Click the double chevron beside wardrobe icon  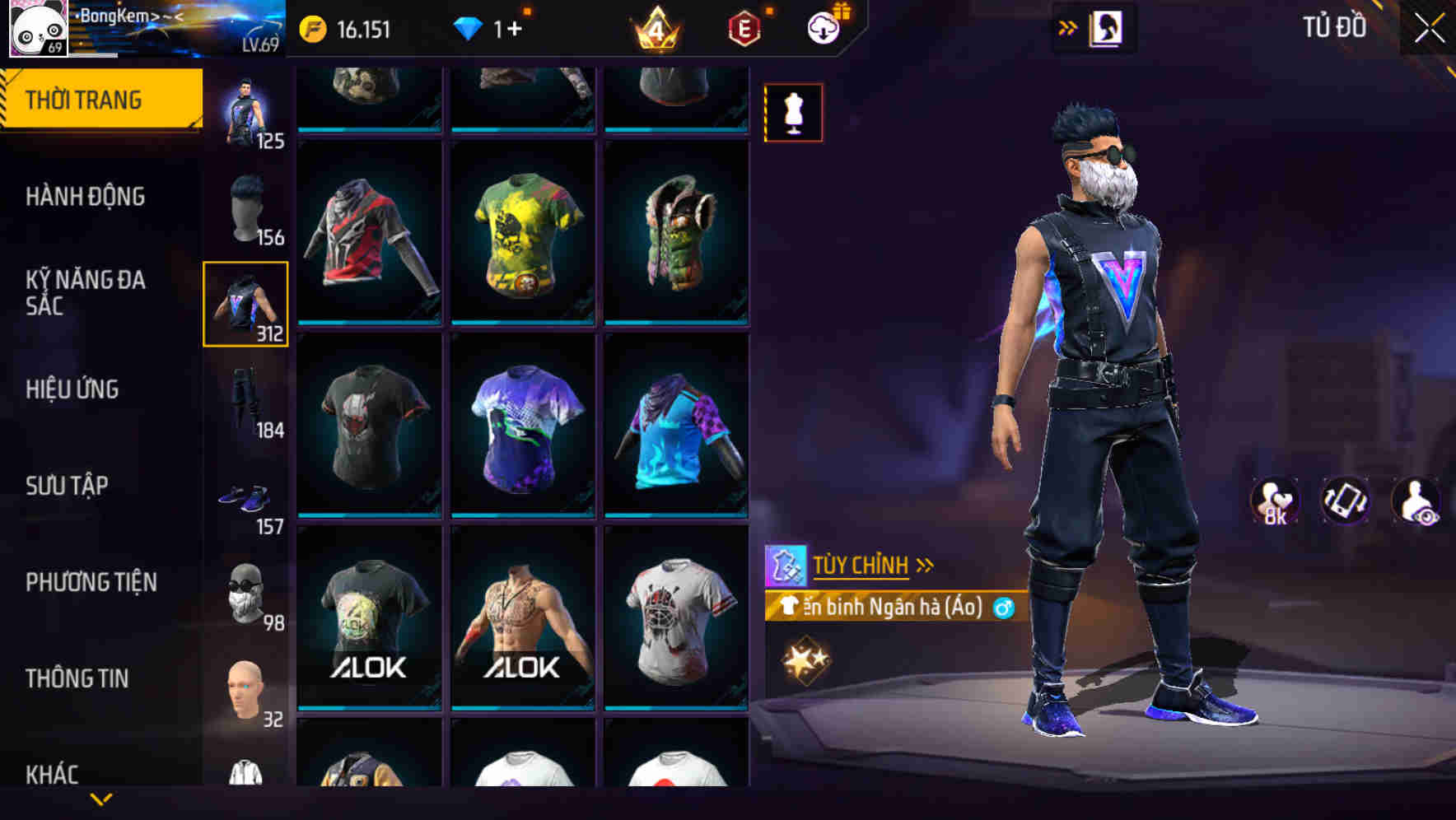click(x=1068, y=27)
